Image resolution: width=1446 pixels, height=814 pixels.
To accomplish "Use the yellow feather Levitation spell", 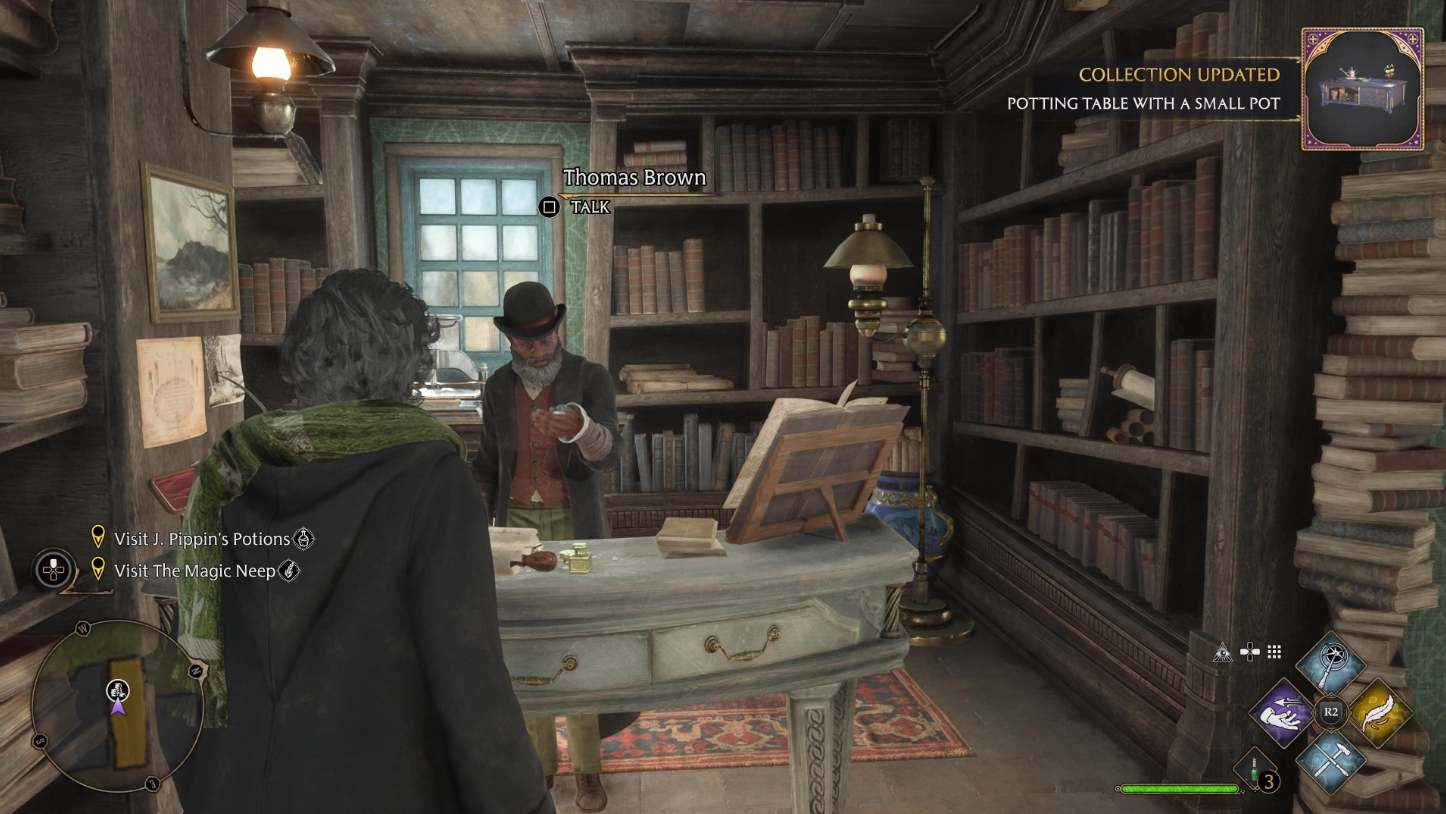I will [1379, 712].
